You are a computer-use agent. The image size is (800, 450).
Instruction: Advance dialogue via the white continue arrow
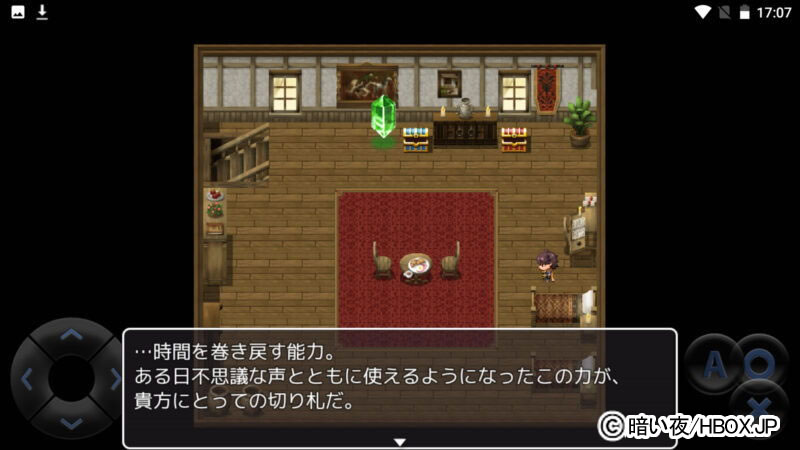(x=399, y=441)
